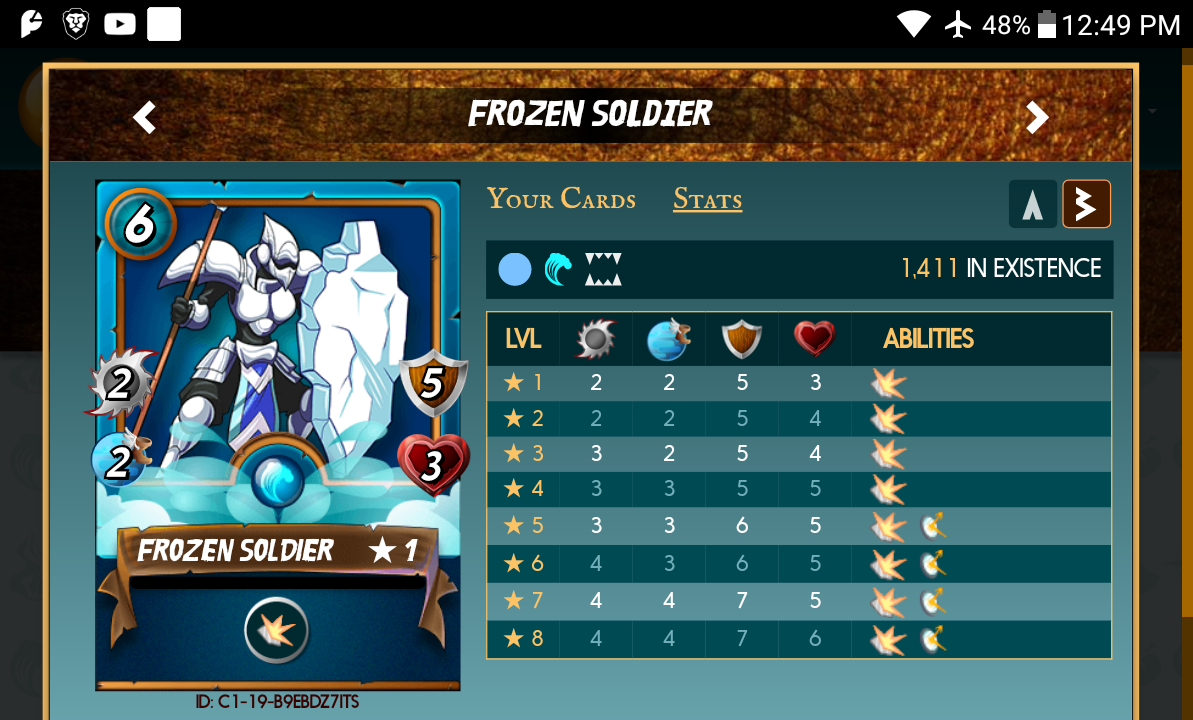Open the Stats tab
The width and height of the screenshot is (1193, 720).
707,199
